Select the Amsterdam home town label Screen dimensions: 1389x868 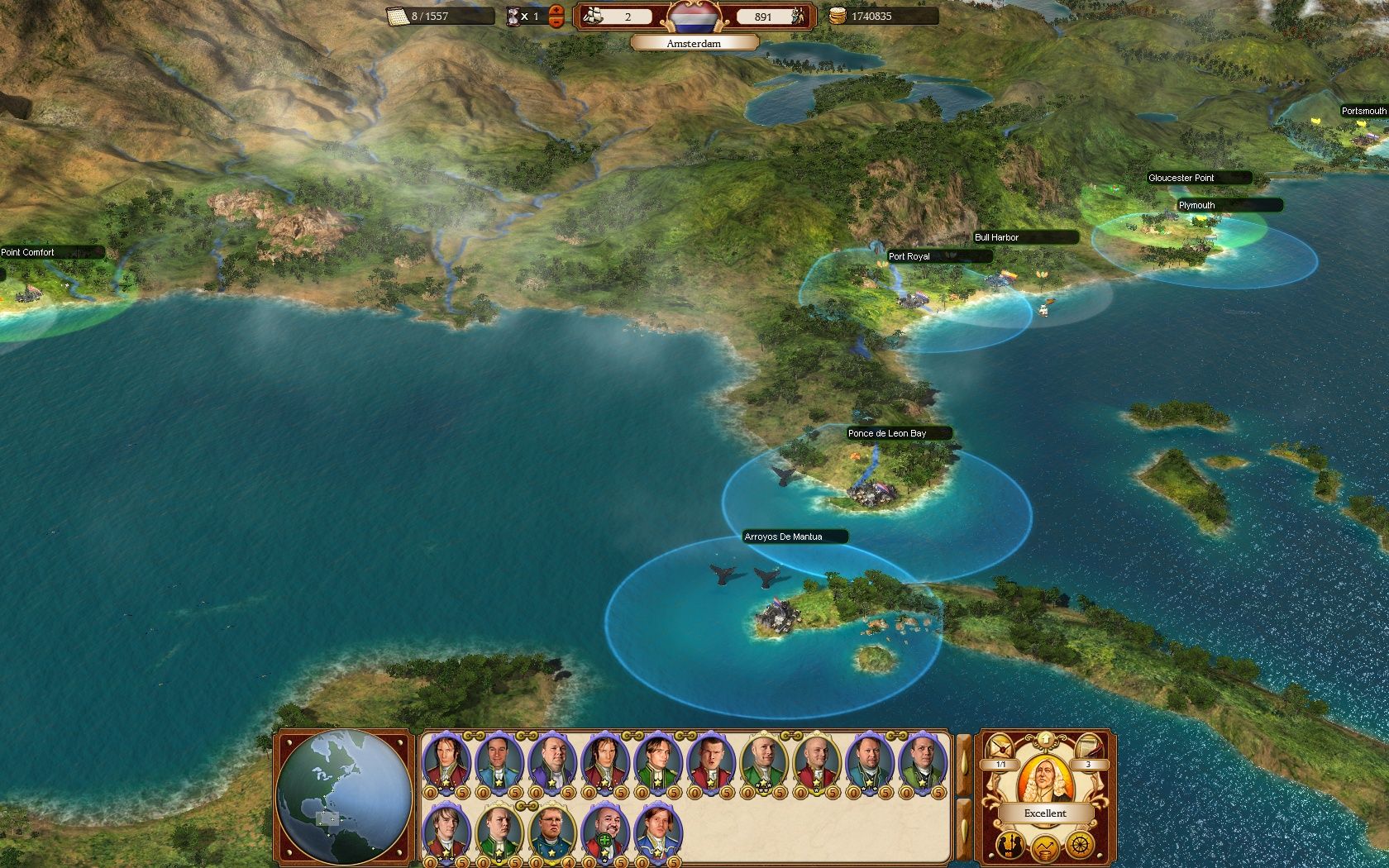(694, 43)
